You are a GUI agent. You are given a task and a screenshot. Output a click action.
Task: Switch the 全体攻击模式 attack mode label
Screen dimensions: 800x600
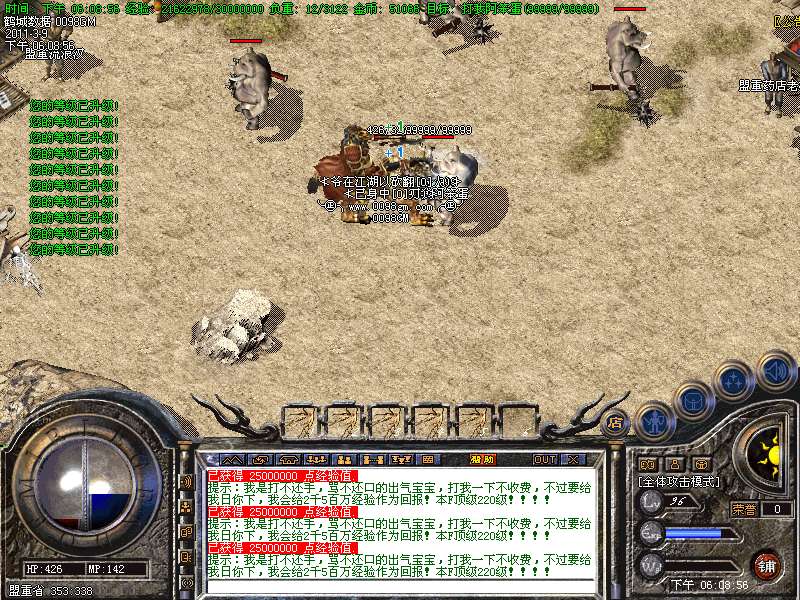coord(681,481)
